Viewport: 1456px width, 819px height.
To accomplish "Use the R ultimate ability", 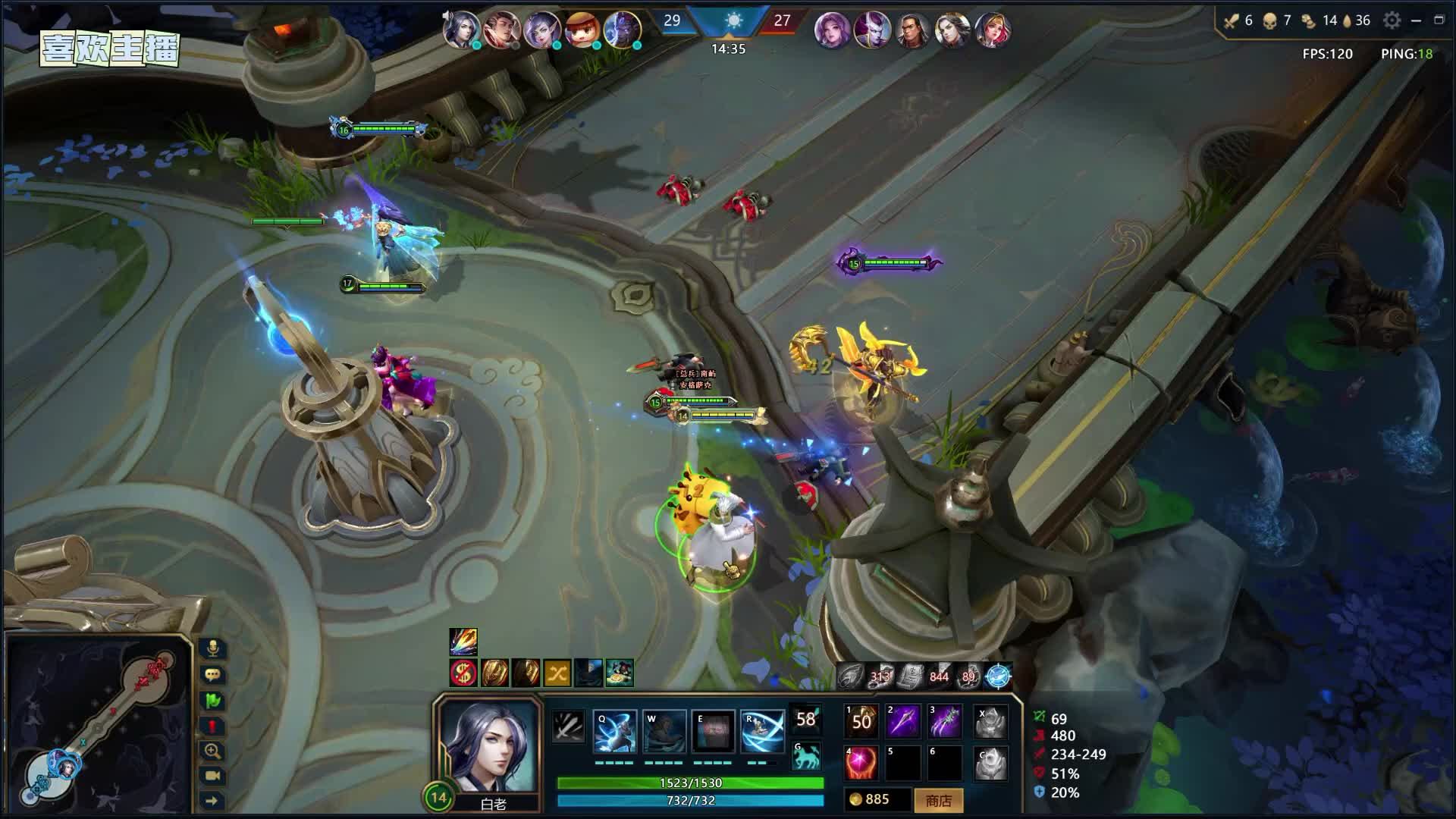I will tap(762, 732).
